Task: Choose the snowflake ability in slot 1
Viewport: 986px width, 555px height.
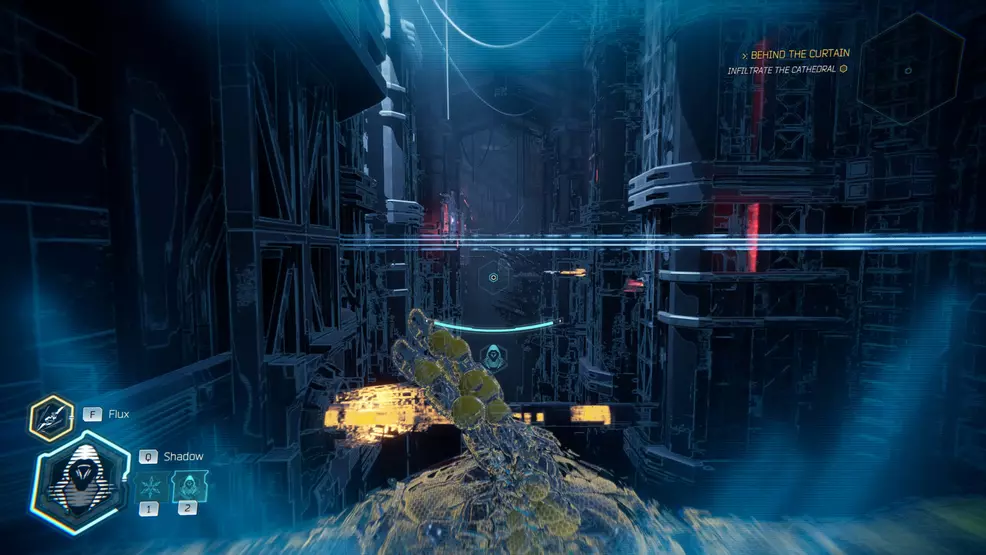Action: point(151,487)
